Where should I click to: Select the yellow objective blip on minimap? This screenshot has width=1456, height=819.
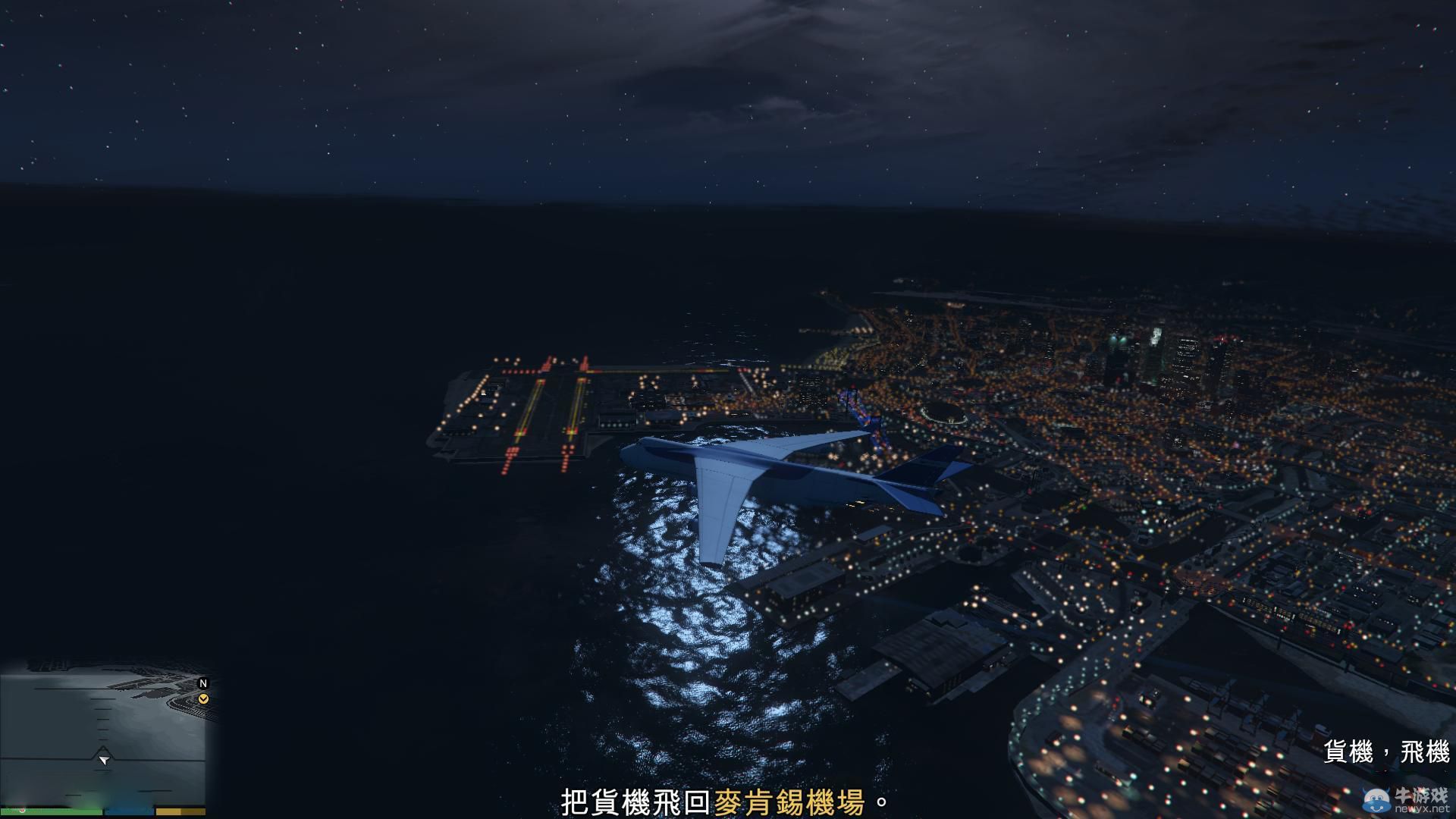point(203,698)
